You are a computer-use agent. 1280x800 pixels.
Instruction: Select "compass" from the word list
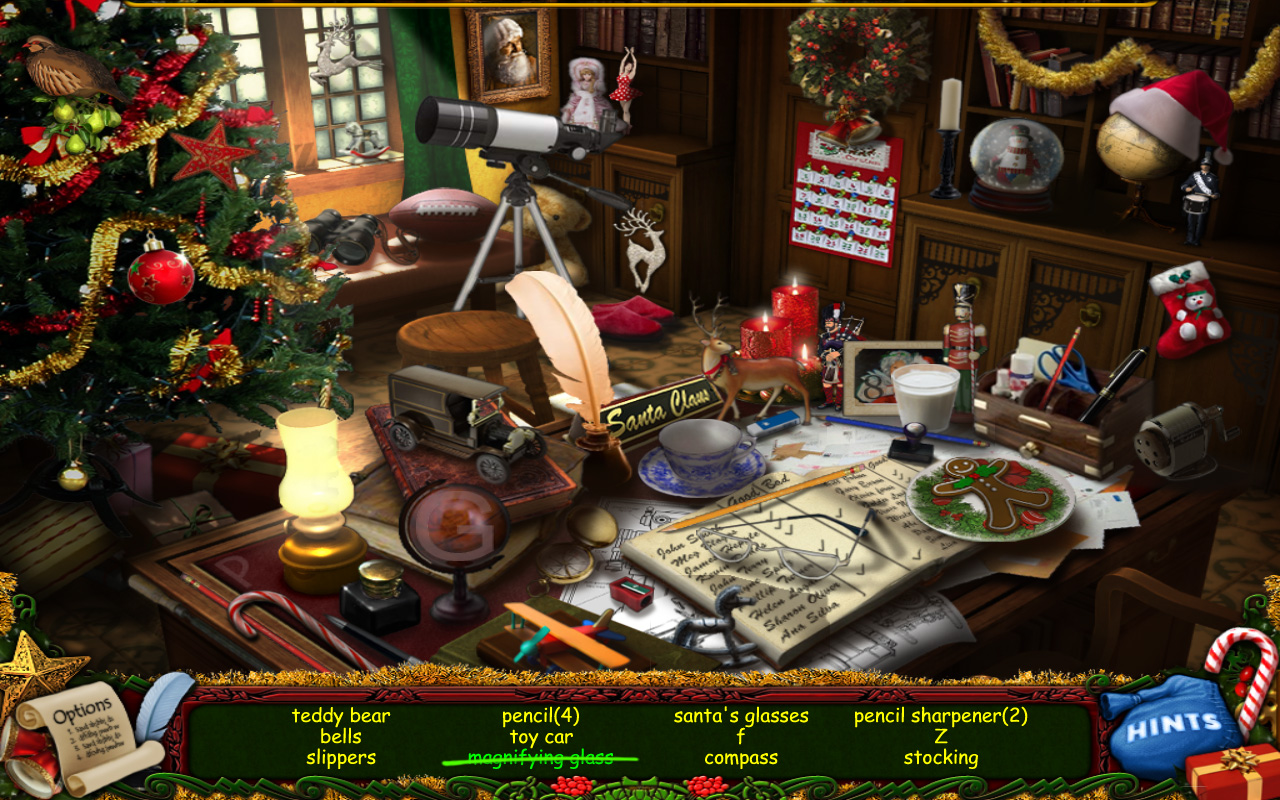pos(740,757)
